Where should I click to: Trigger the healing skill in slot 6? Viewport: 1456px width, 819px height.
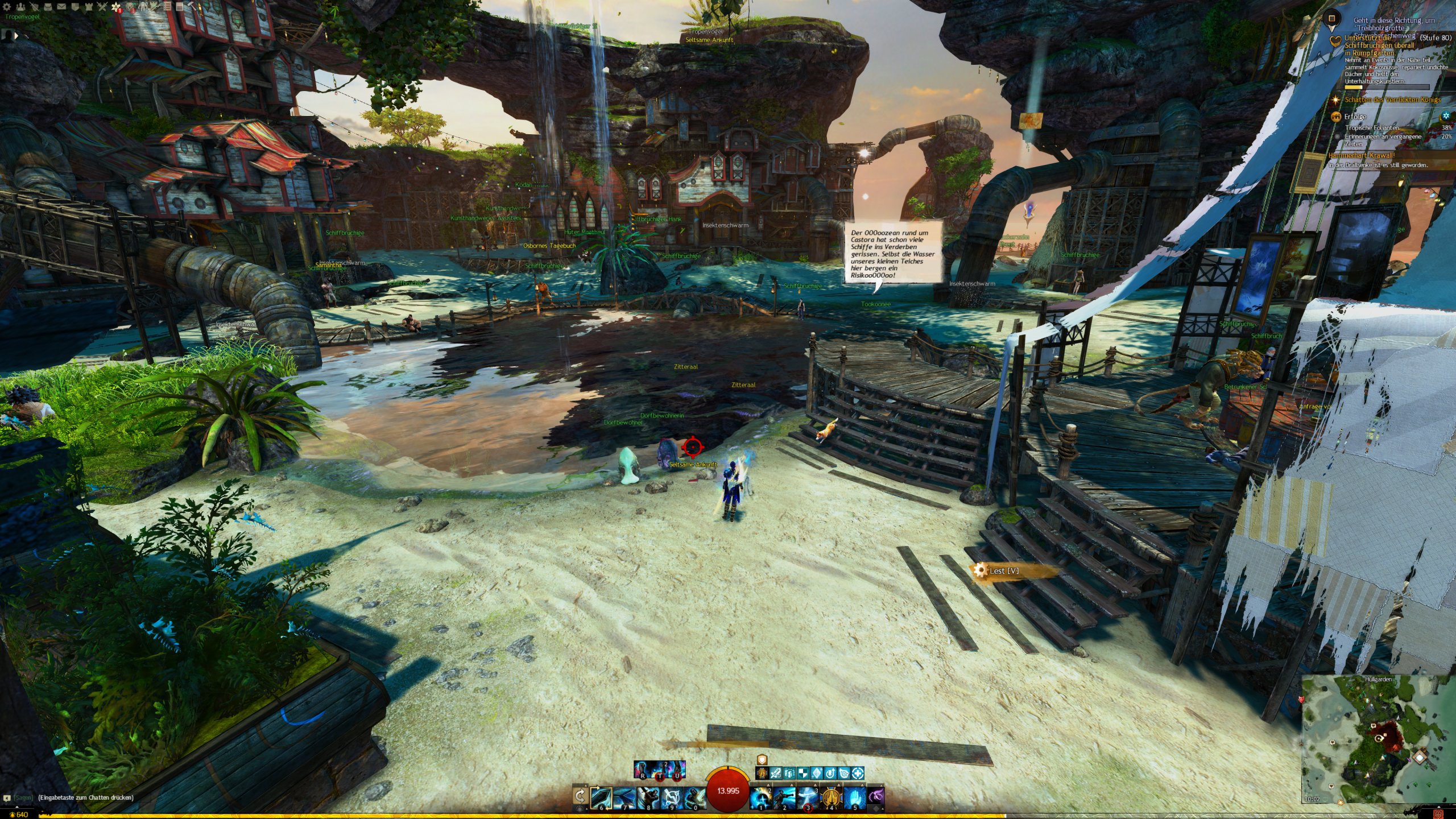(x=601, y=797)
